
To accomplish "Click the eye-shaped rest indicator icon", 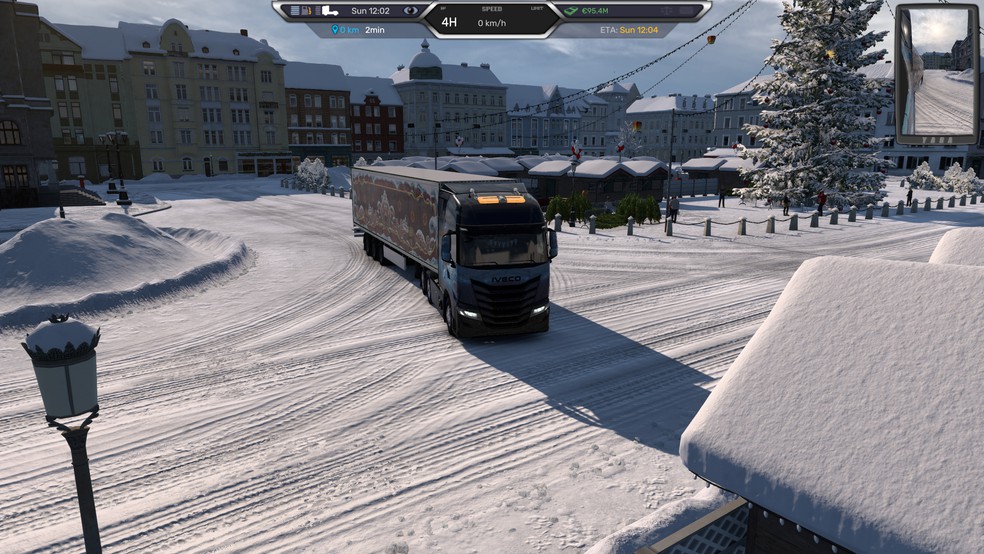I will pos(410,11).
